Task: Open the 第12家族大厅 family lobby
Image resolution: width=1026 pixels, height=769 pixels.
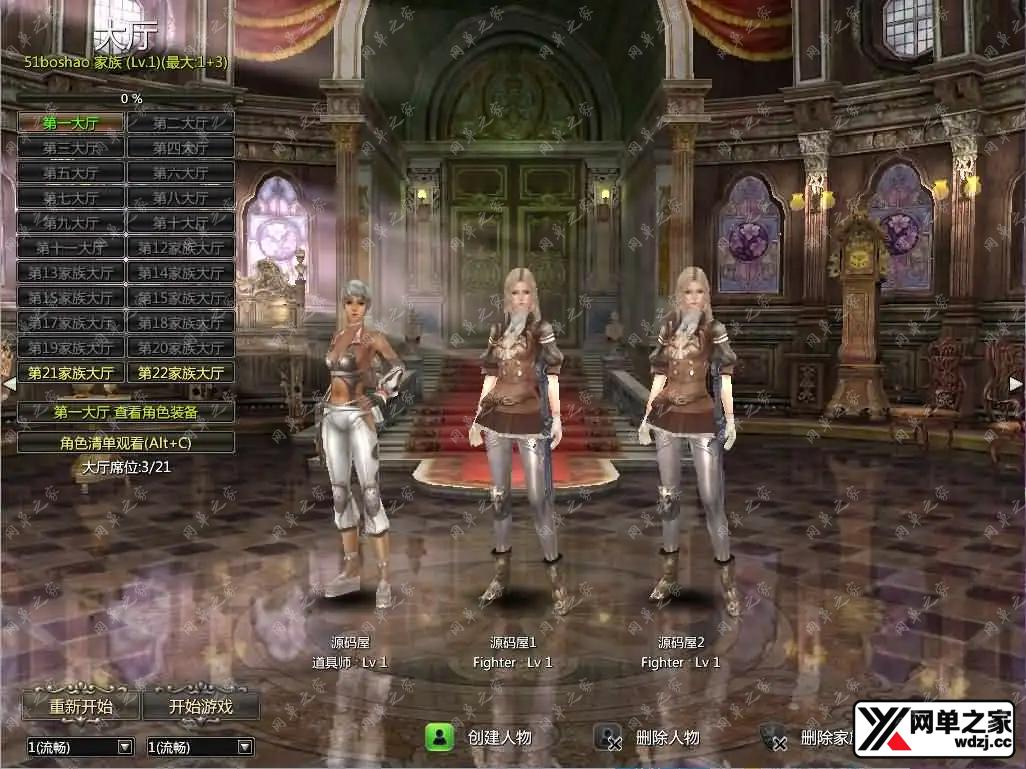Action: [x=181, y=247]
